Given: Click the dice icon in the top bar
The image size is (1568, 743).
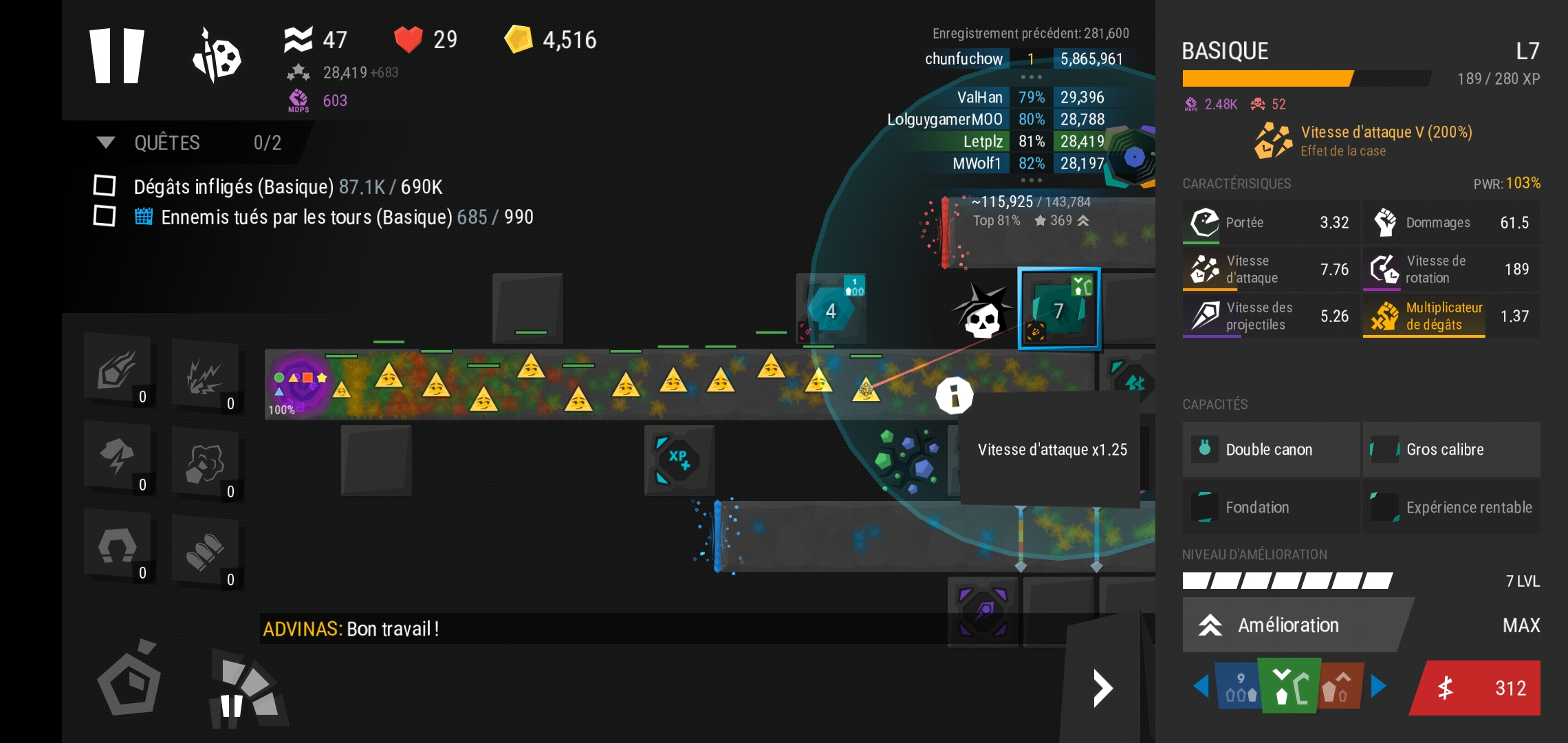Looking at the screenshot, I should point(216,56).
